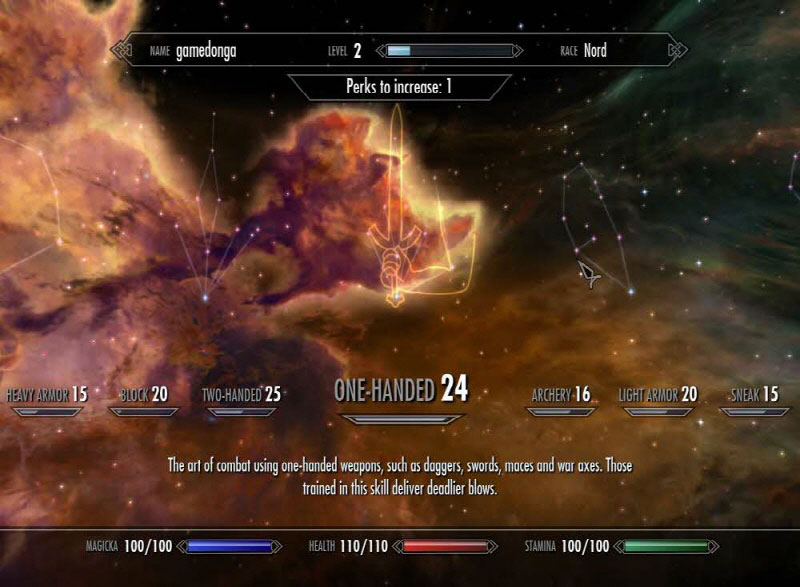Screen dimensions: 800x587
Task: Switch to the Light Armor skill
Action: tap(657, 395)
